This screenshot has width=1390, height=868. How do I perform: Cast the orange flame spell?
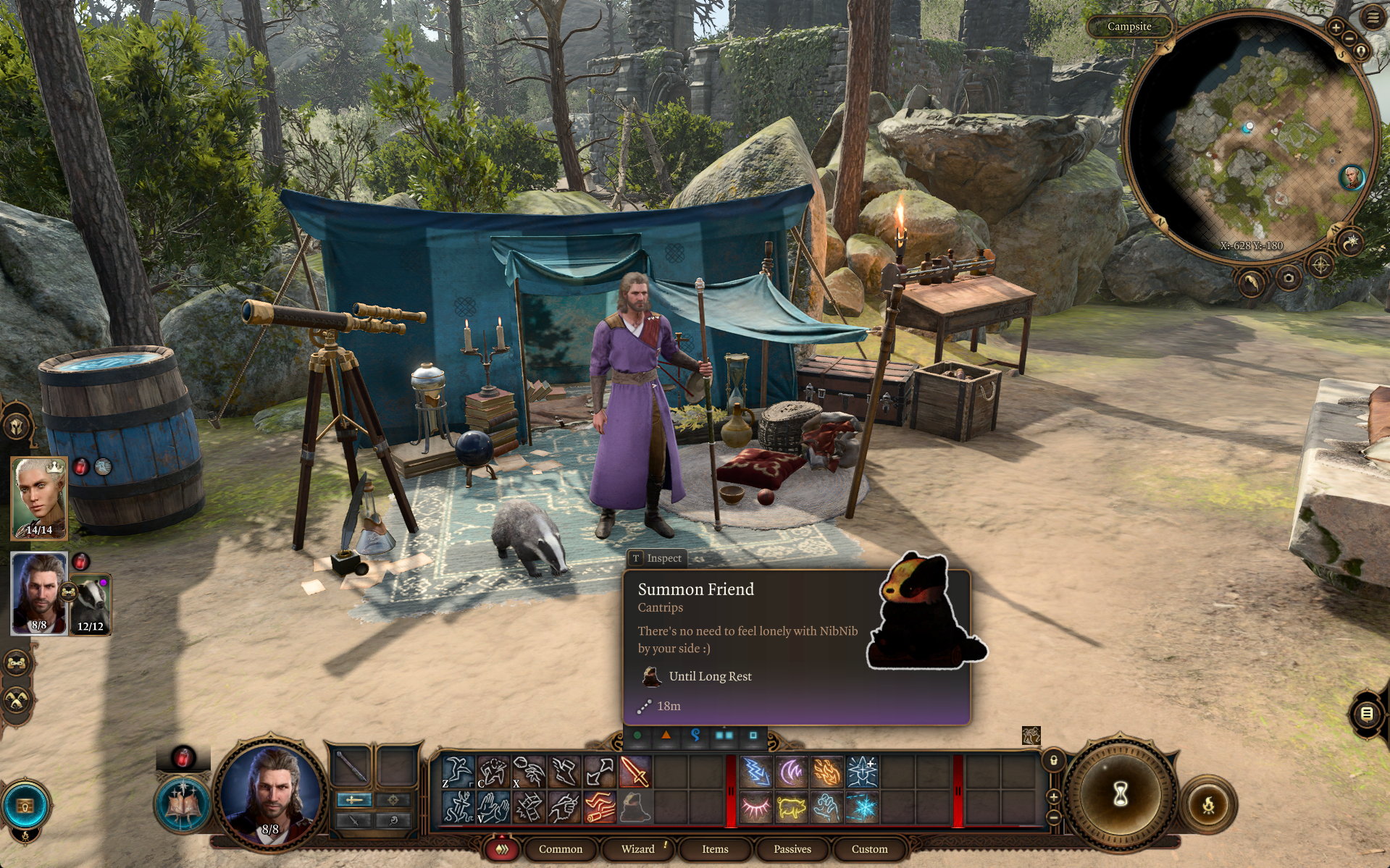[826, 772]
